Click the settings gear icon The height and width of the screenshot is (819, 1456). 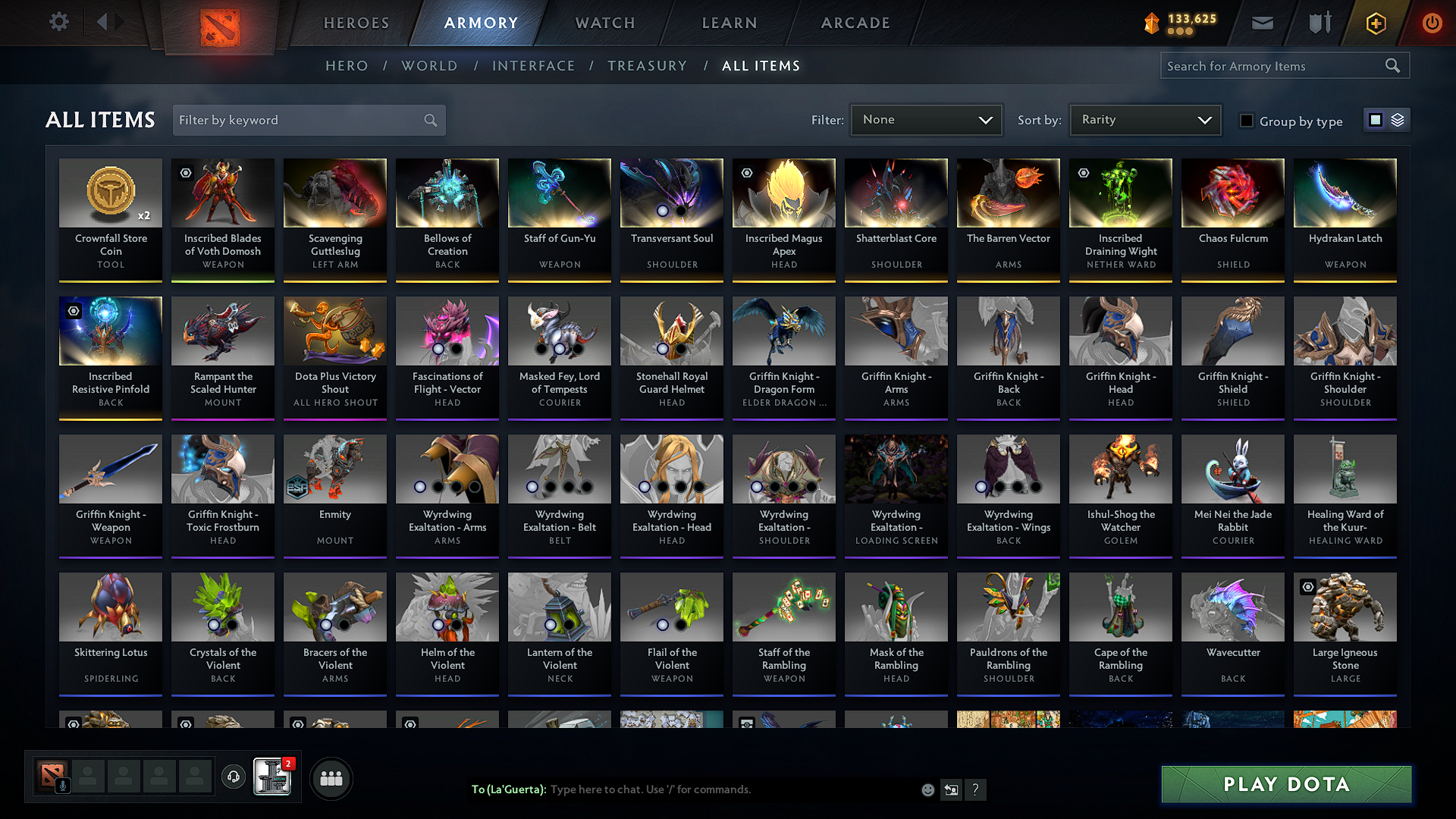[x=58, y=22]
